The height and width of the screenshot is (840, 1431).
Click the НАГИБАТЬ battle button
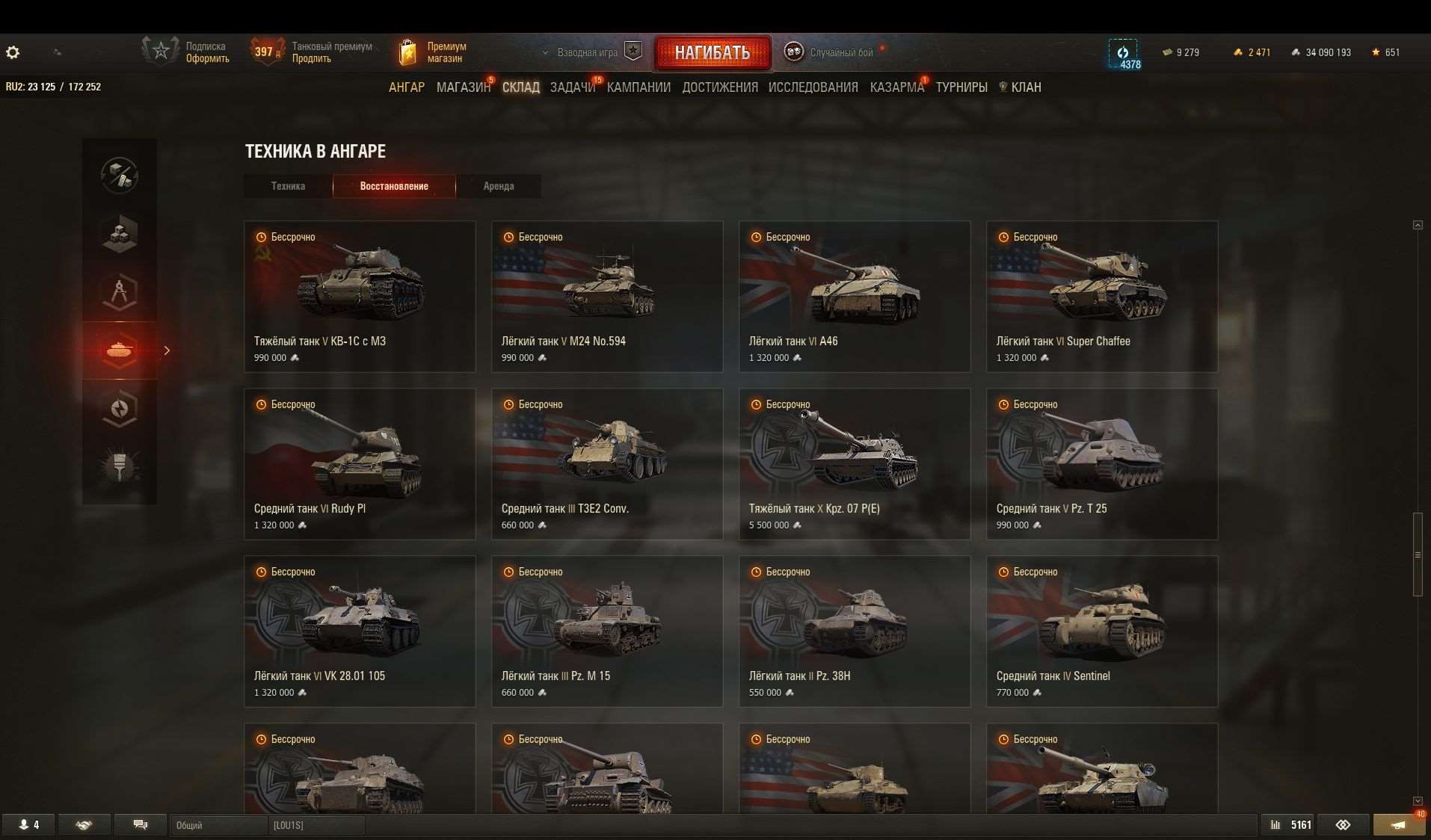[x=713, y=53]
